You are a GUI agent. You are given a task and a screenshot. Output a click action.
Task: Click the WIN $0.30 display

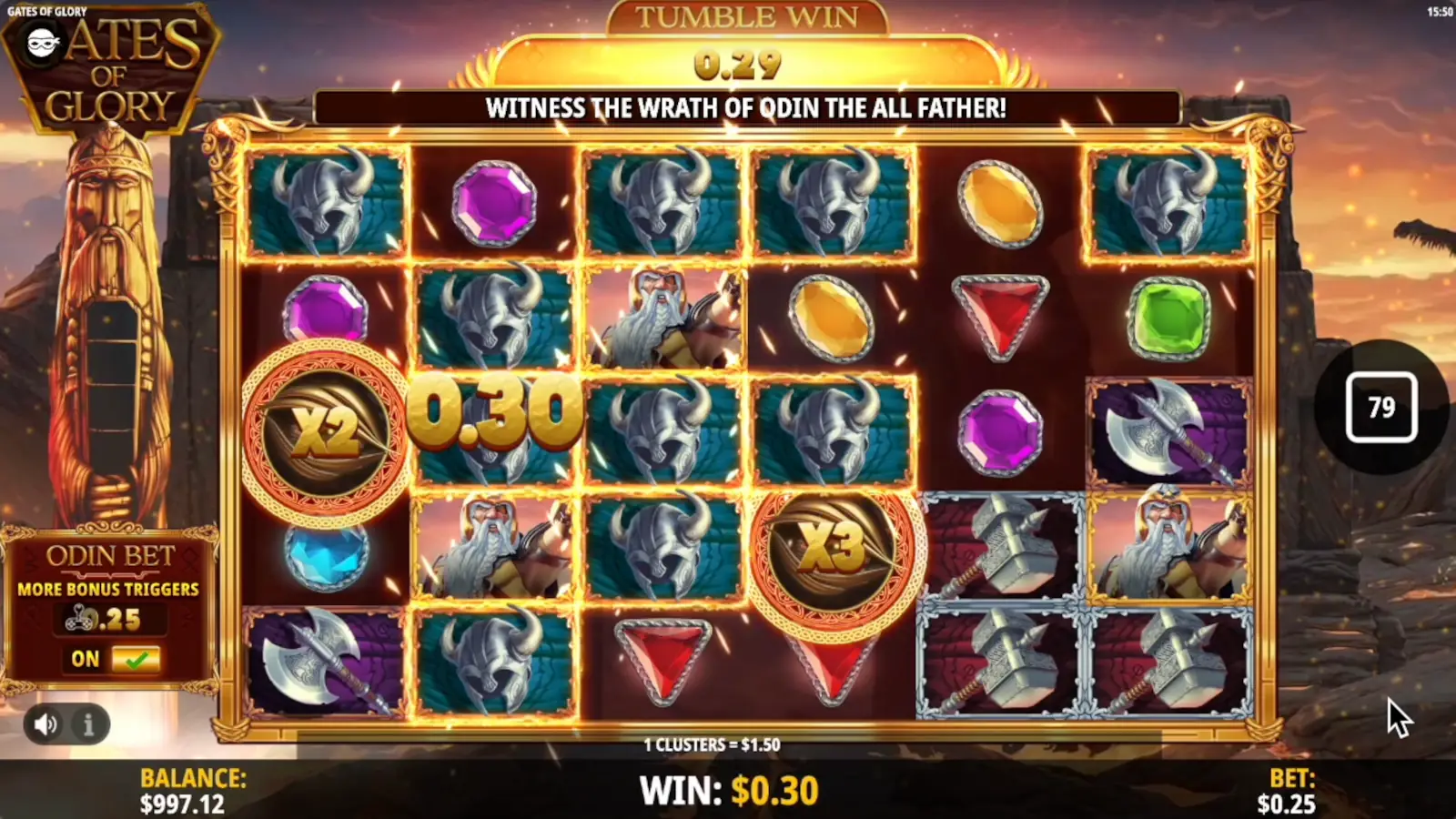(728, 788)
